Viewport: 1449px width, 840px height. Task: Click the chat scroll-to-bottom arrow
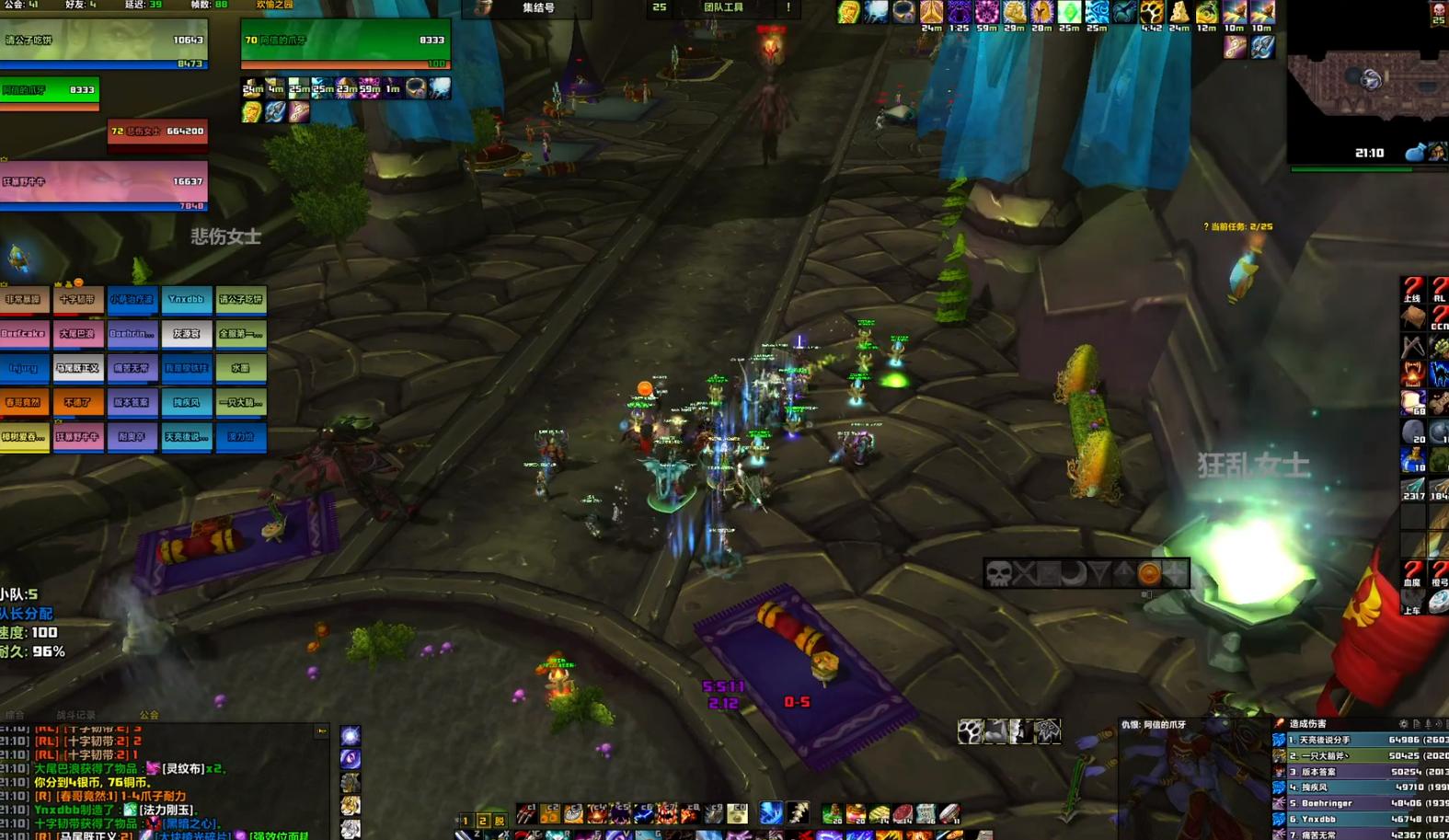(322, 731)
